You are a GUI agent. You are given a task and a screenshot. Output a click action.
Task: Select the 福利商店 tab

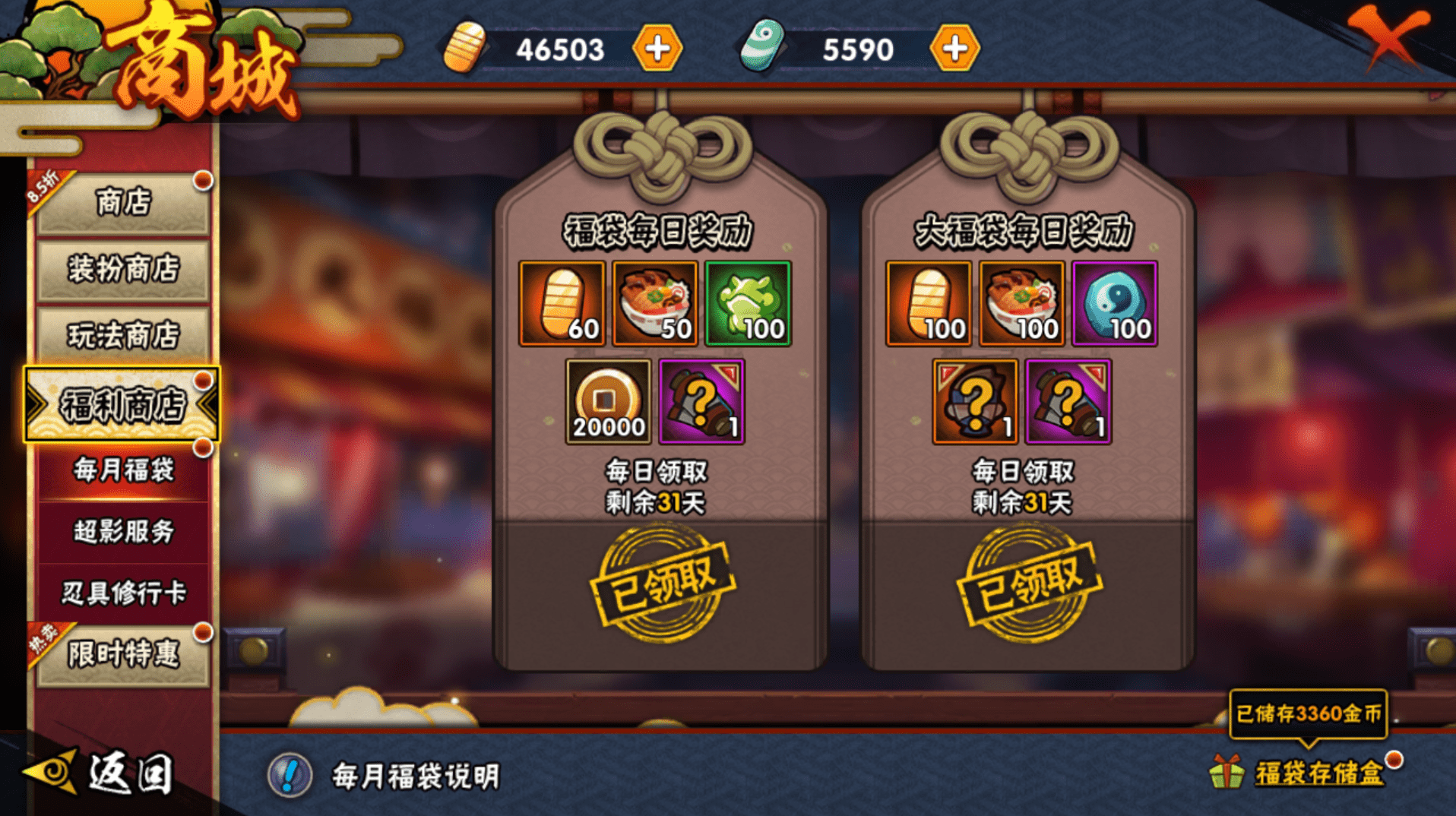(122, 404)
